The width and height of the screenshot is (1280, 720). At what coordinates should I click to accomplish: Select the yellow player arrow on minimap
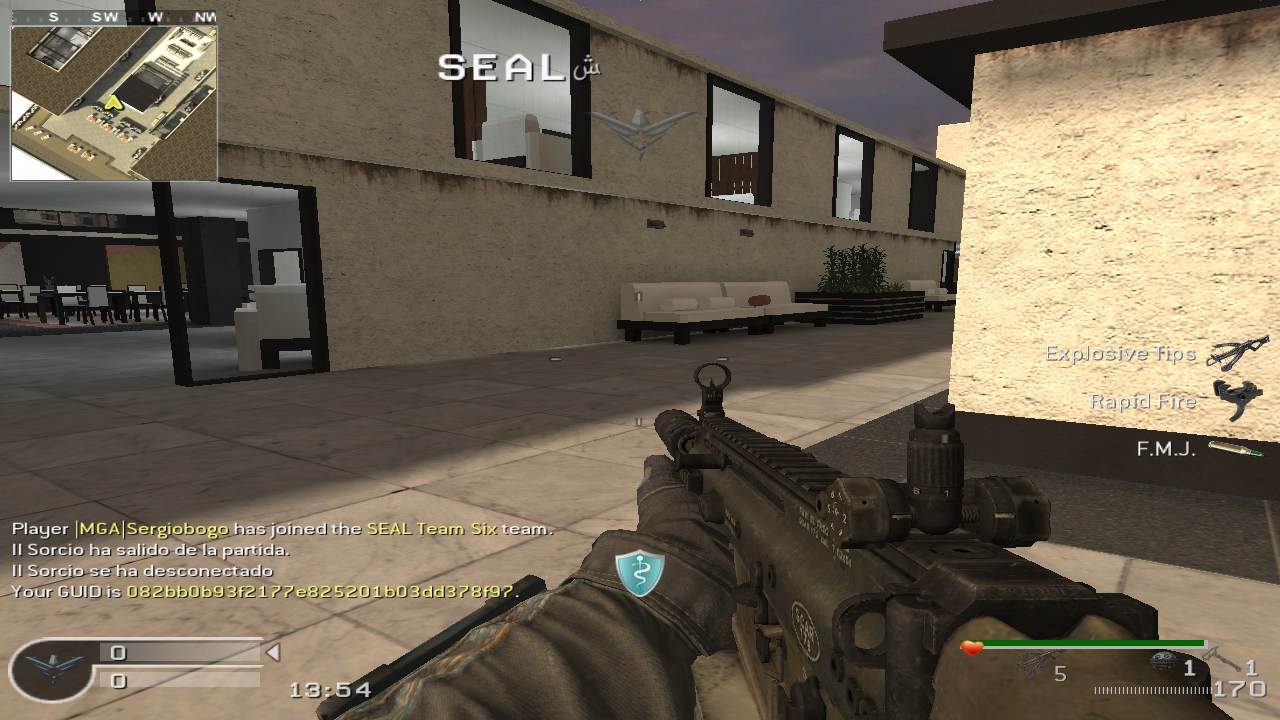[113, 102]
